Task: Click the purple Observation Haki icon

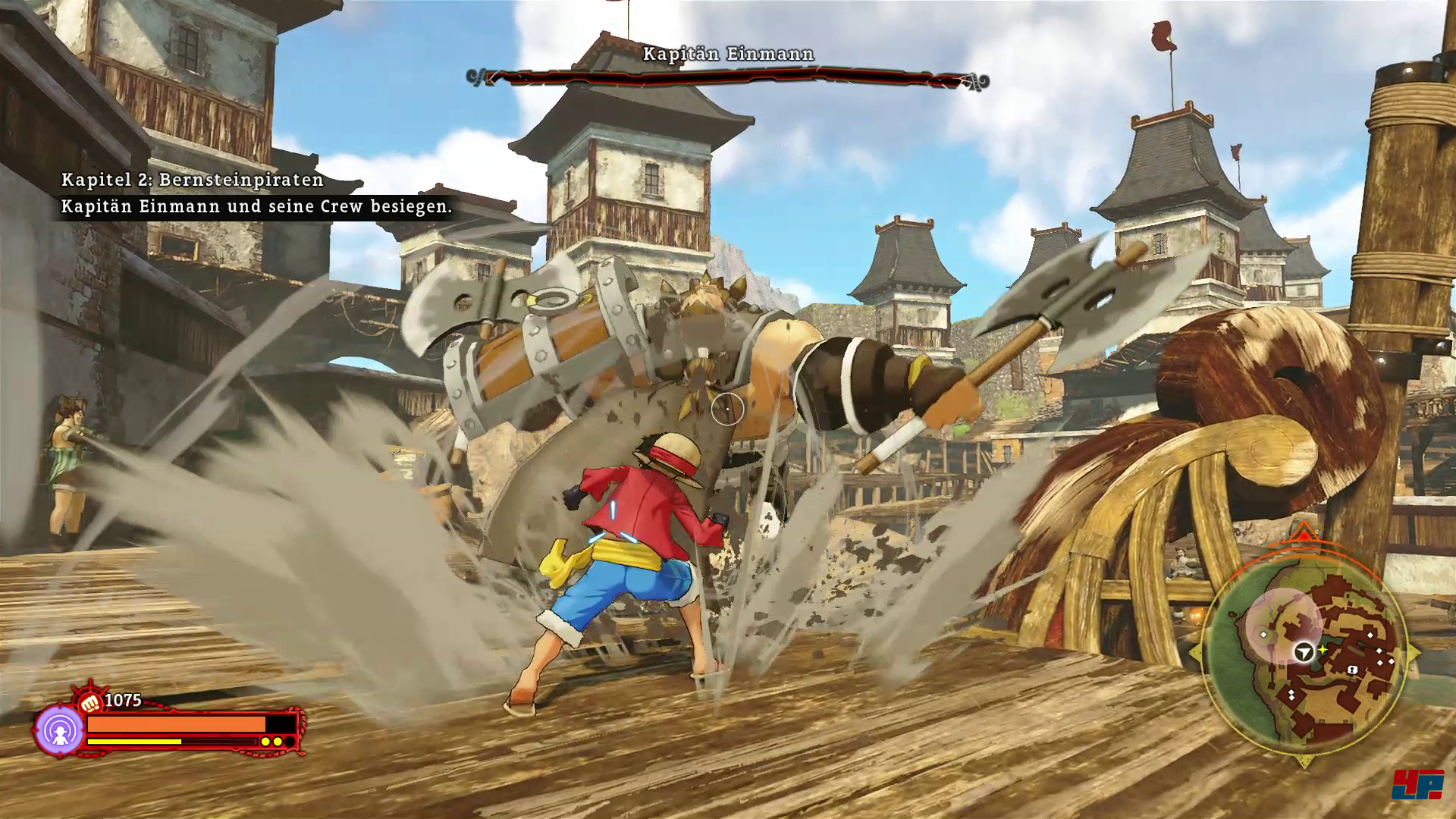Action: [59, 731]
